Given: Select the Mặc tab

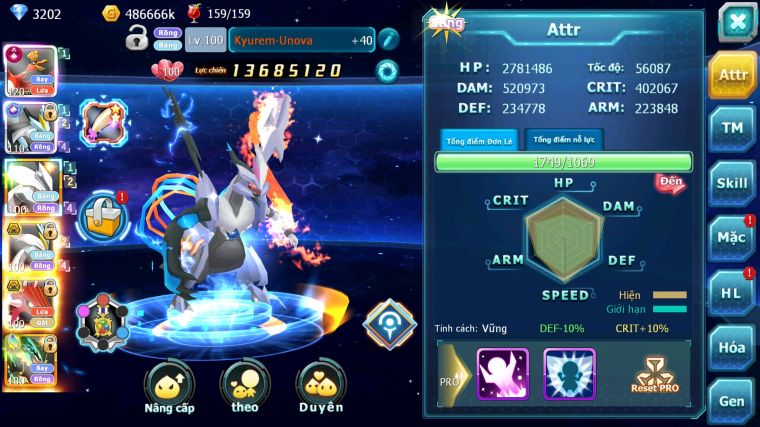Looking at the screenshot, I should (732, 238).
